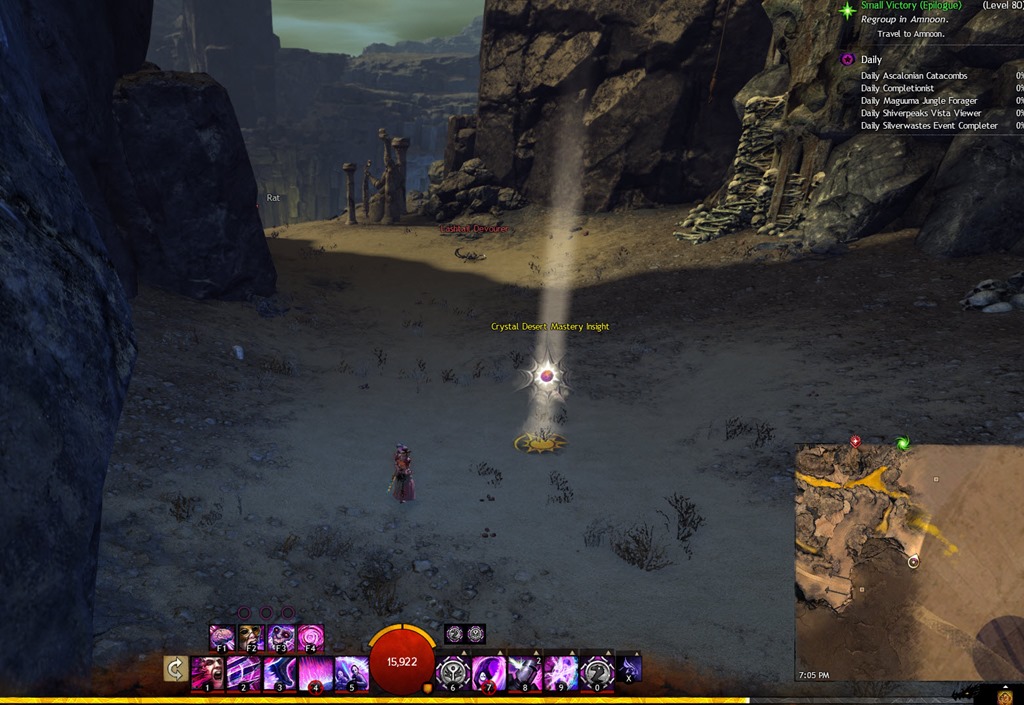Use the F1 shatter skill
1024x705 pixels.
click(222, 637)
